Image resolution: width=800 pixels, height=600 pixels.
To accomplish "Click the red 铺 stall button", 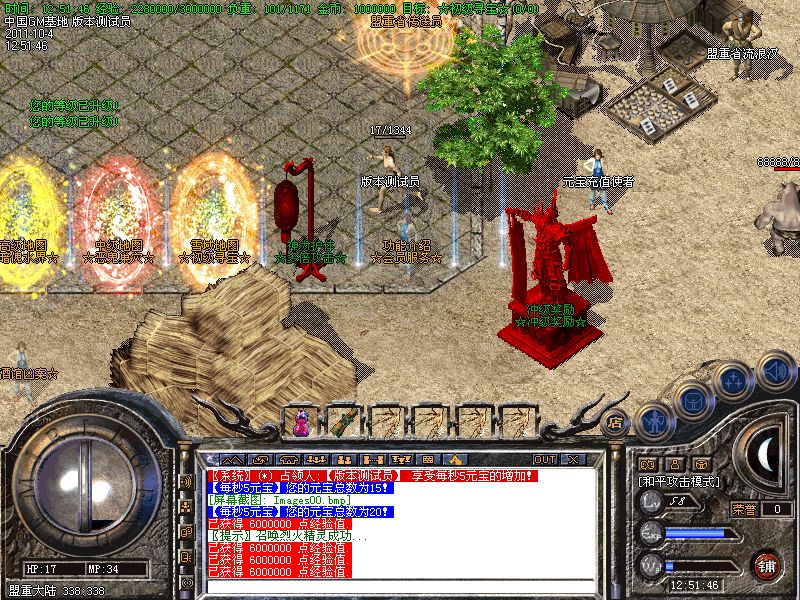I will pyautogui.click(x=766, y=565).
